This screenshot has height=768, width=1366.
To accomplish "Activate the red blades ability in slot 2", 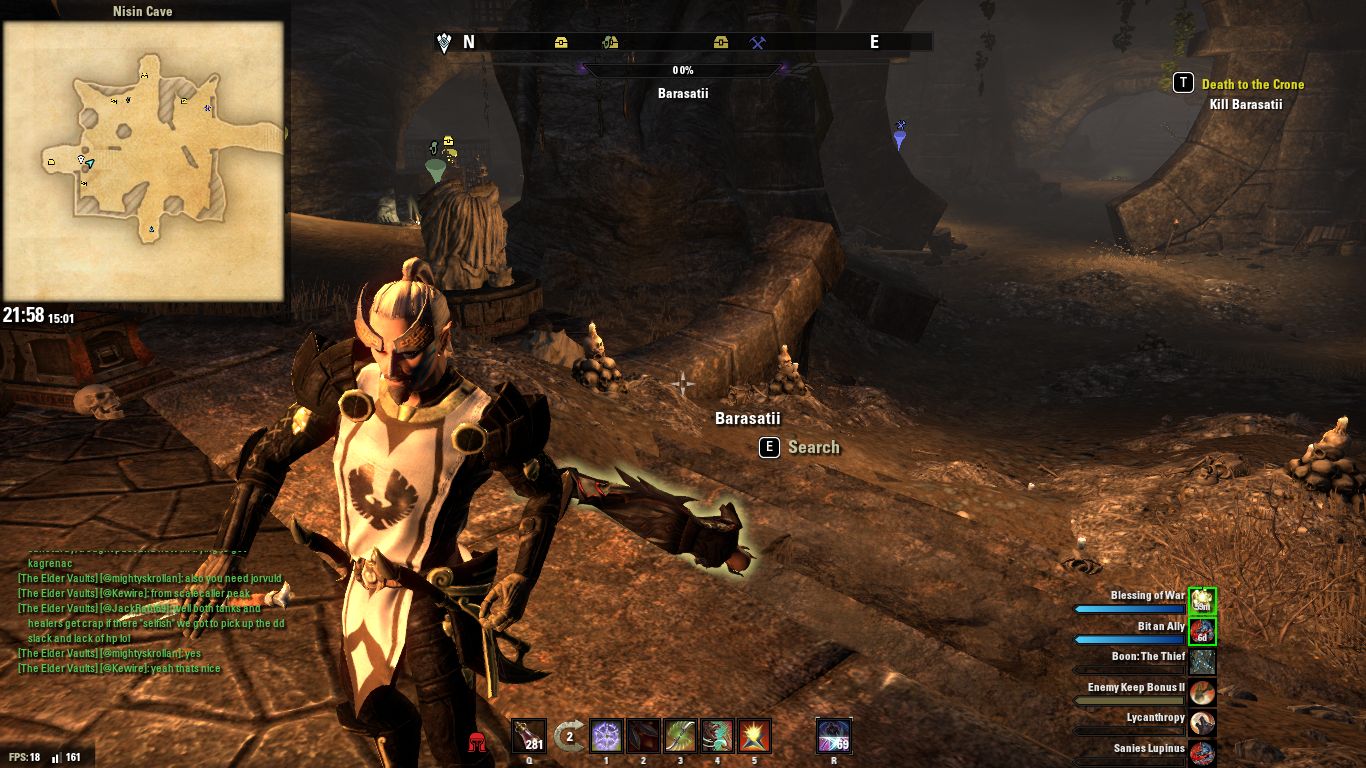I will pyautogui.click(x=642, y=736).
